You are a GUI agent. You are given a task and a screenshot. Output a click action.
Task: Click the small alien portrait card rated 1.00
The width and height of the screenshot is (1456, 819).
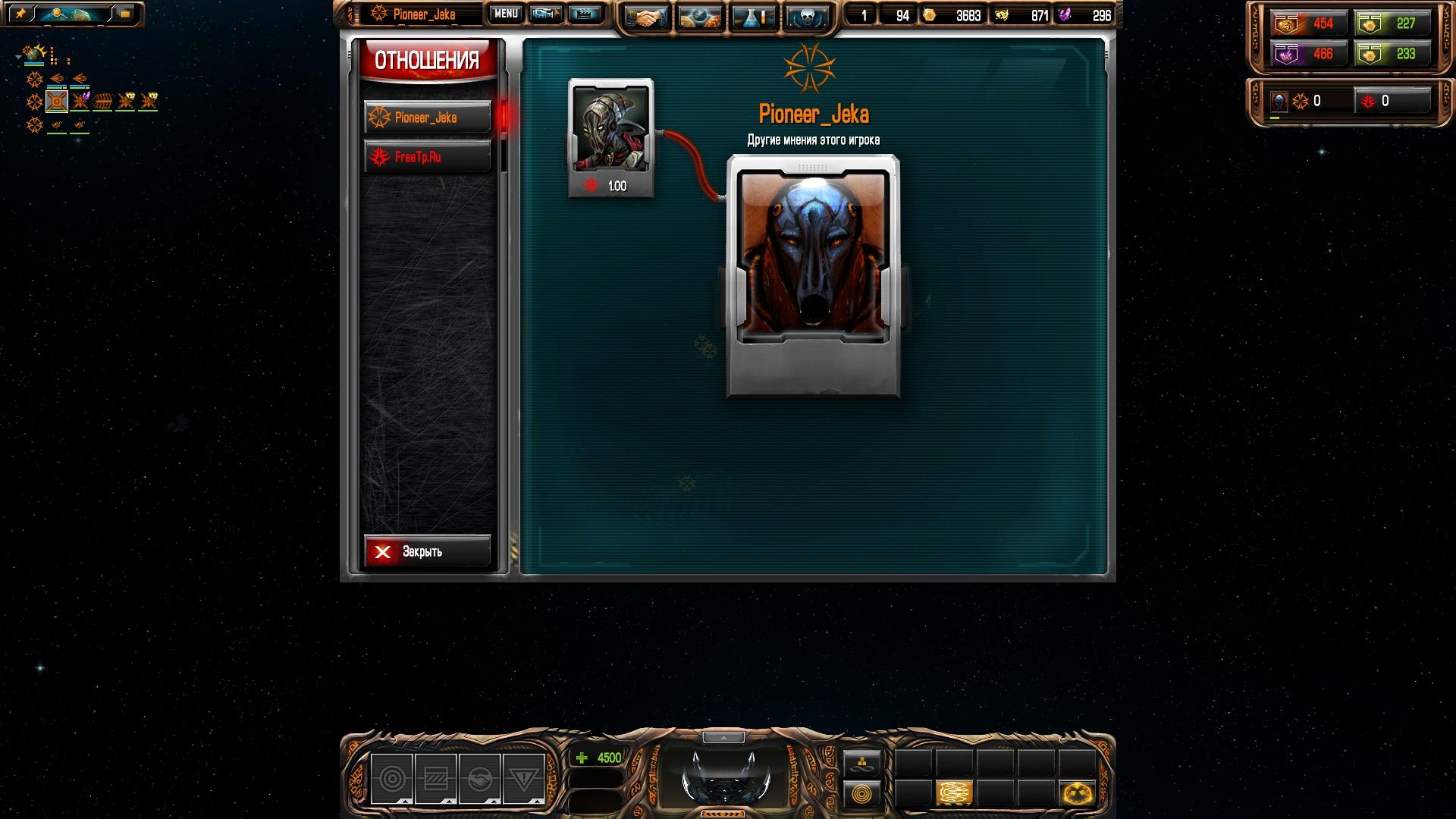(610, 137)
